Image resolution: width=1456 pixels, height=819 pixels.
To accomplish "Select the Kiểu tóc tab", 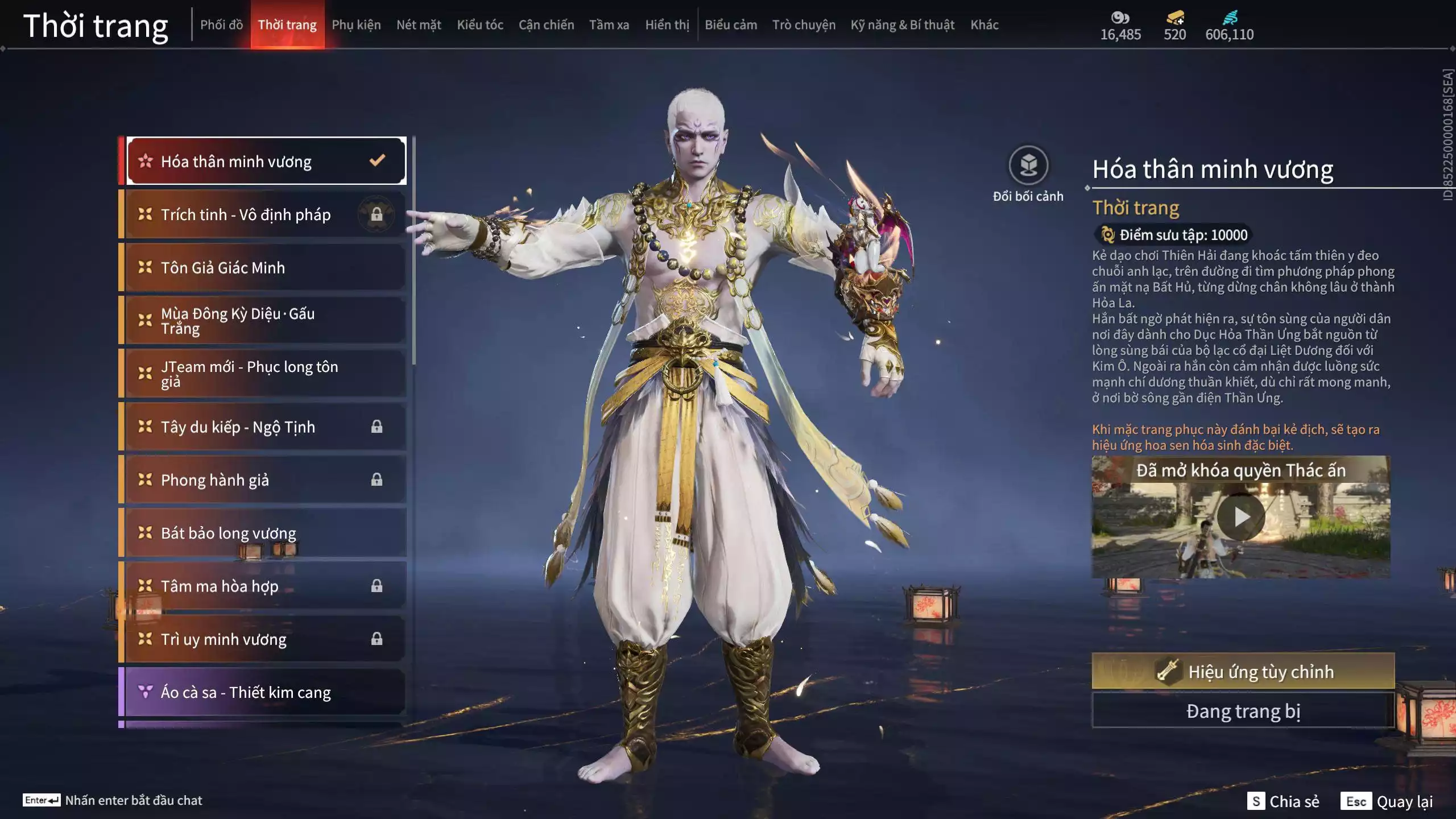I will tap(479, 25).
